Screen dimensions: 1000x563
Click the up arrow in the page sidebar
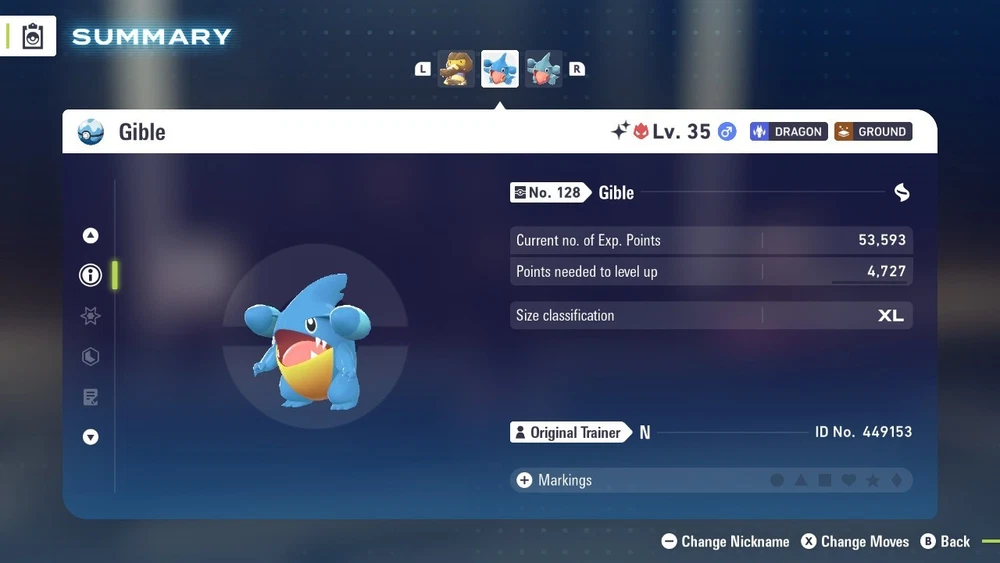click(91, 236)
